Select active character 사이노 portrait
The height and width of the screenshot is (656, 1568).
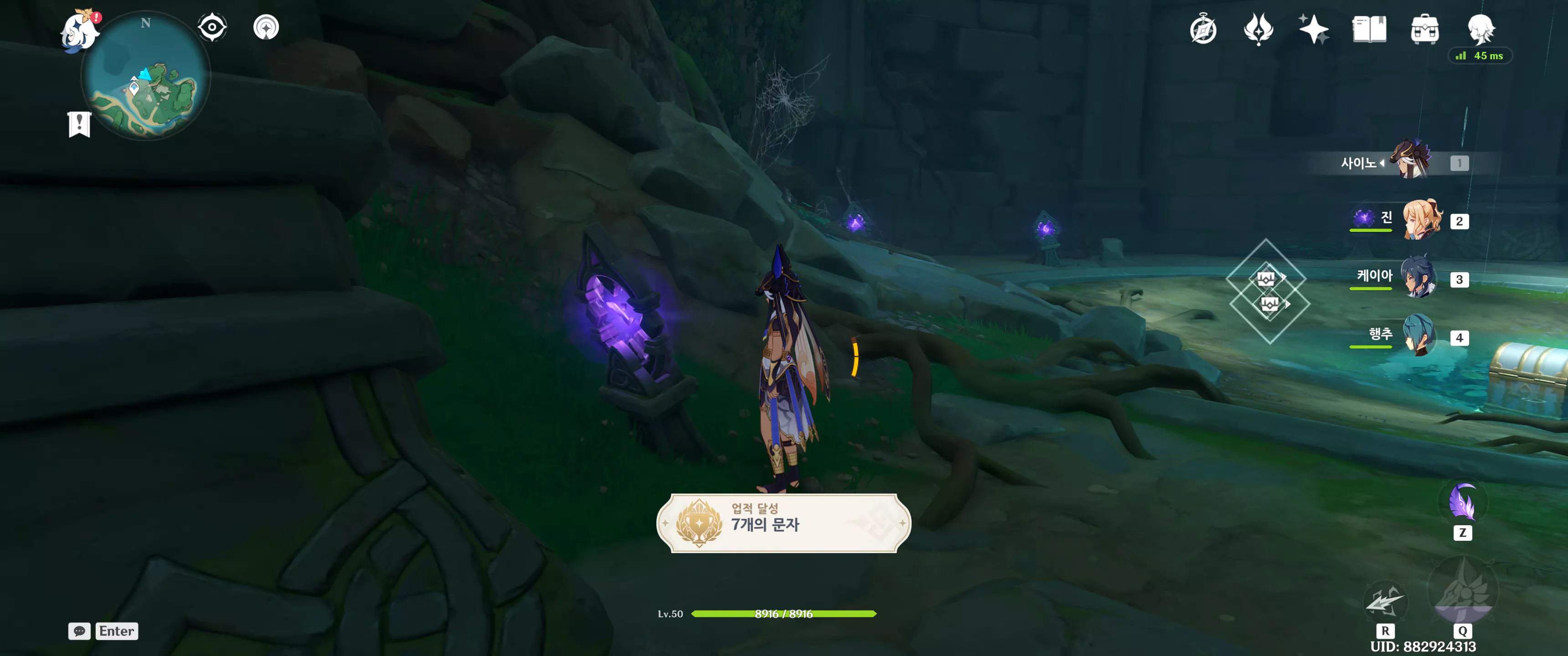pos(1411,161)
